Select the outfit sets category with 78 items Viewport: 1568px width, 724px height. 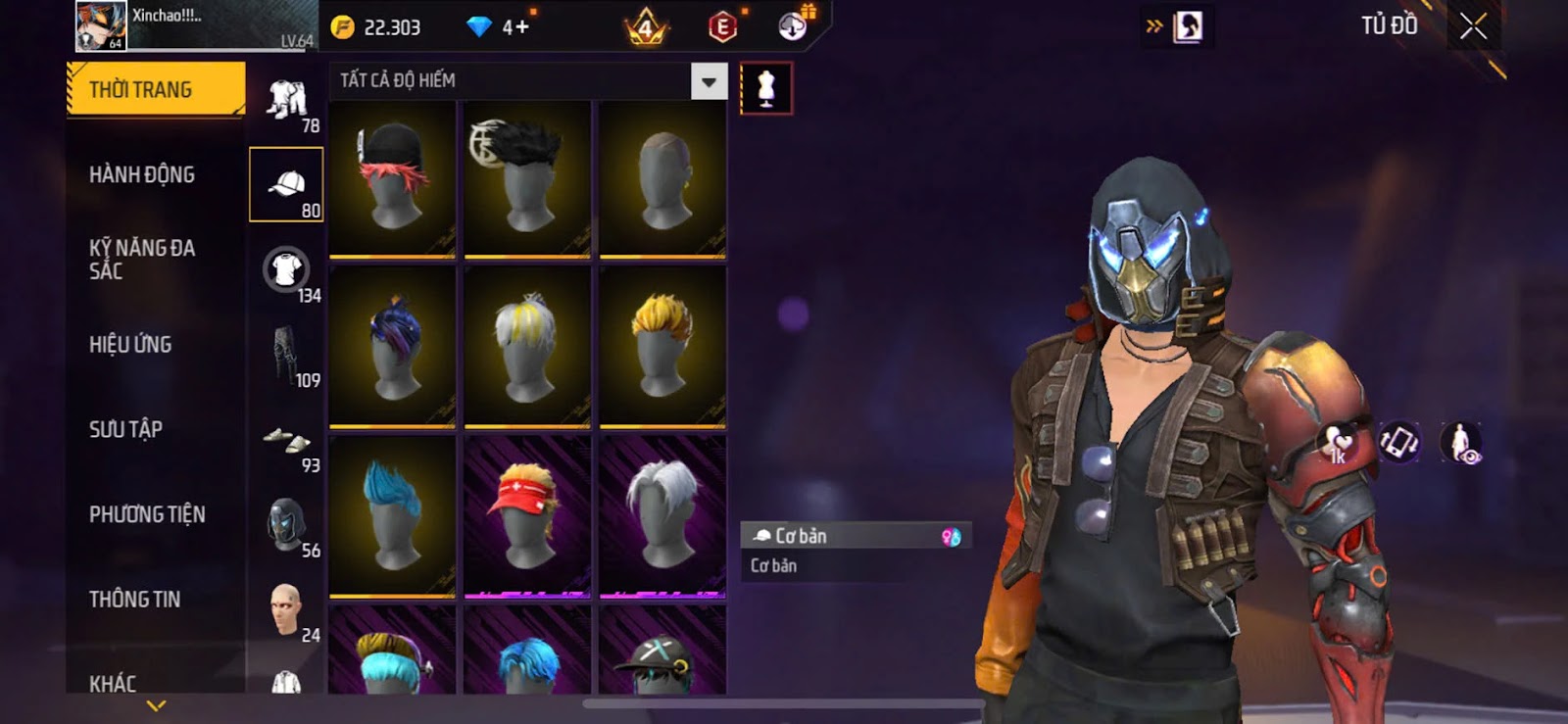pyautogui.click(x=287, y=100)
